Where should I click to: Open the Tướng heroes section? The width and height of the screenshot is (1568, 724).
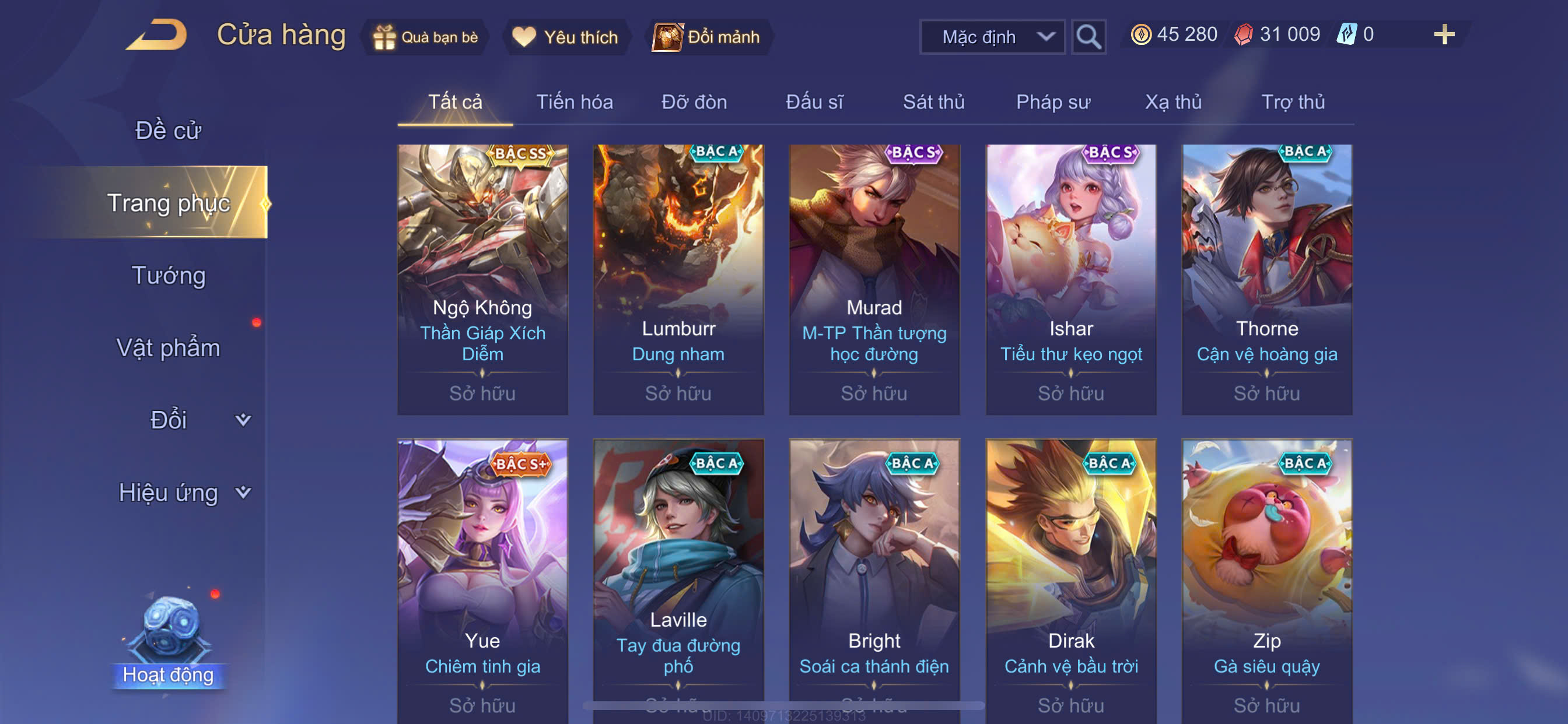tap(169, 276)
